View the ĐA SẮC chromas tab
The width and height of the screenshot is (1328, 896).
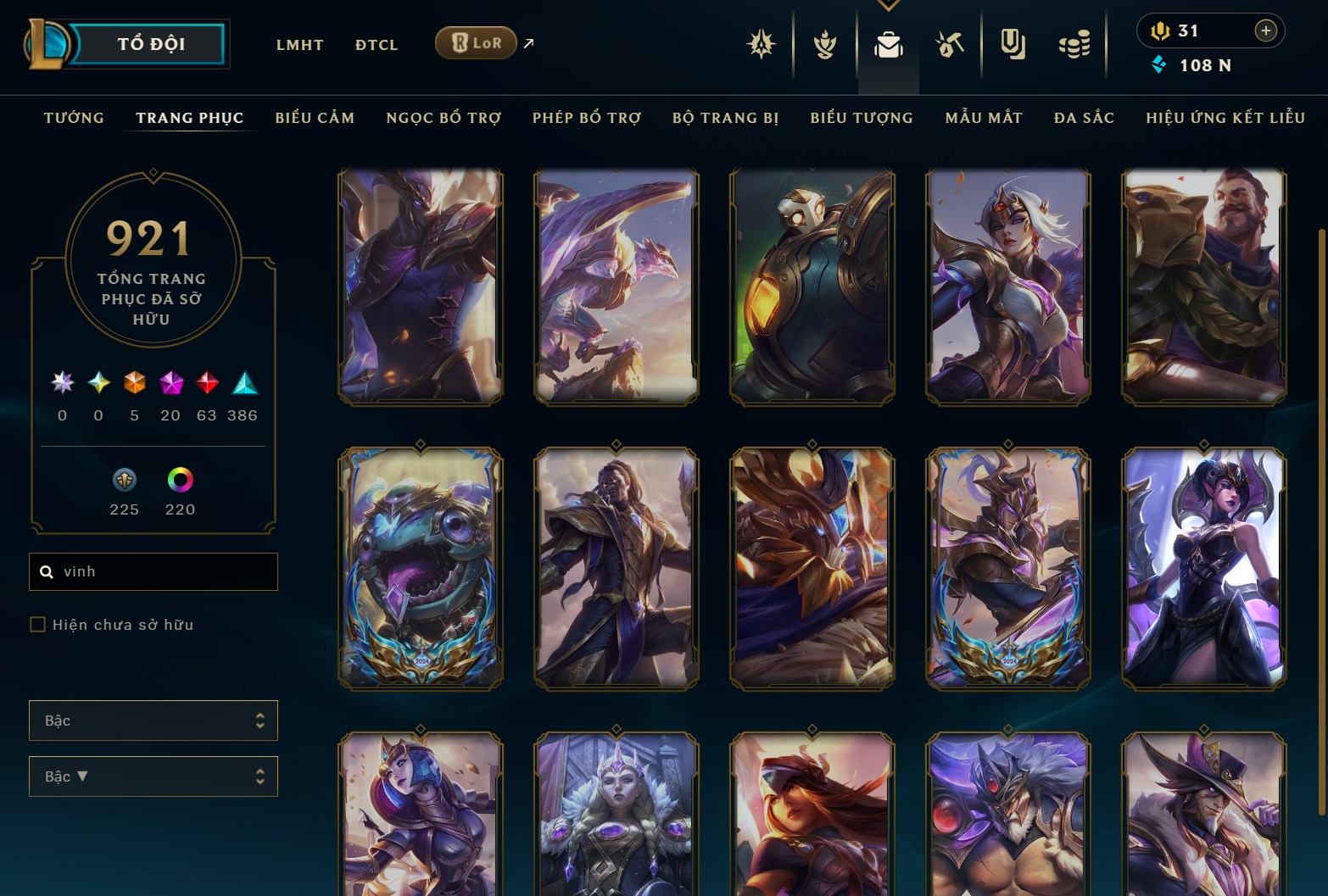tap(1084, 118)
